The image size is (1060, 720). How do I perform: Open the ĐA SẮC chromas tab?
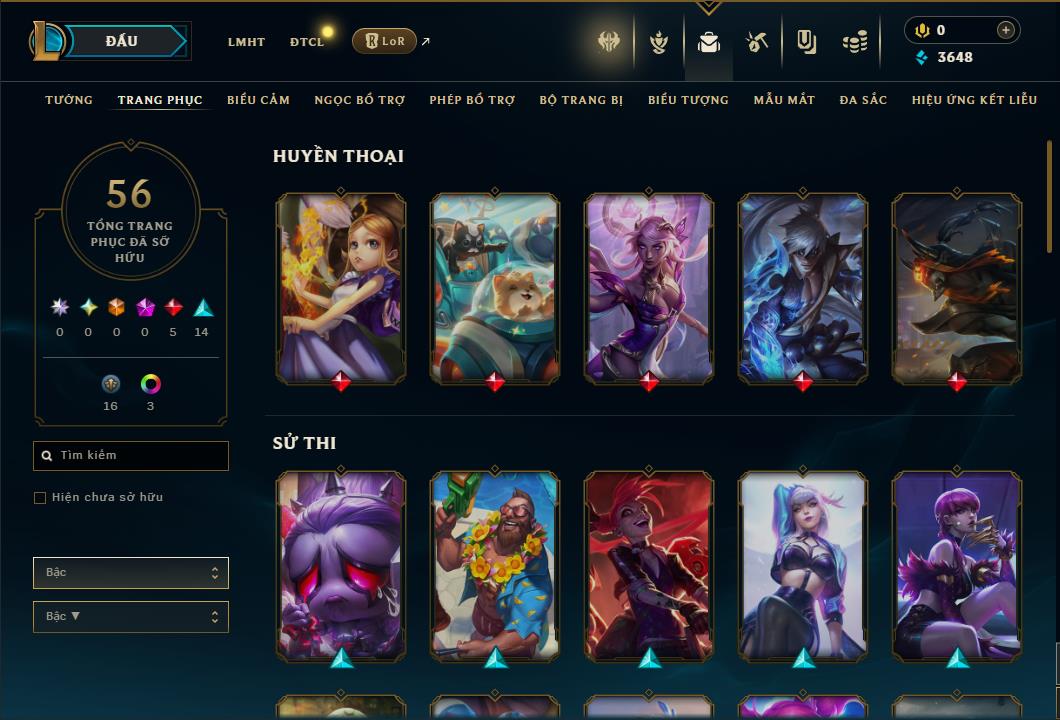(863, 100)
